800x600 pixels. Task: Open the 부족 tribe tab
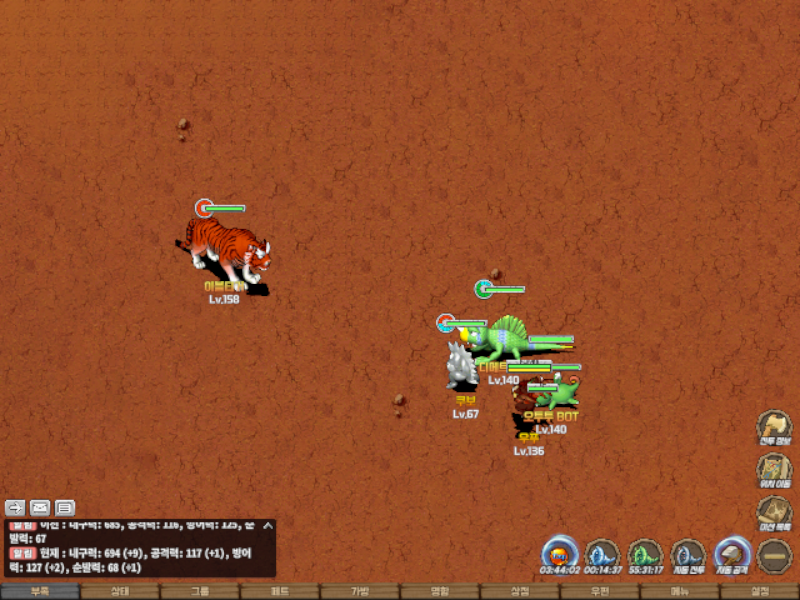click(40, 591)
